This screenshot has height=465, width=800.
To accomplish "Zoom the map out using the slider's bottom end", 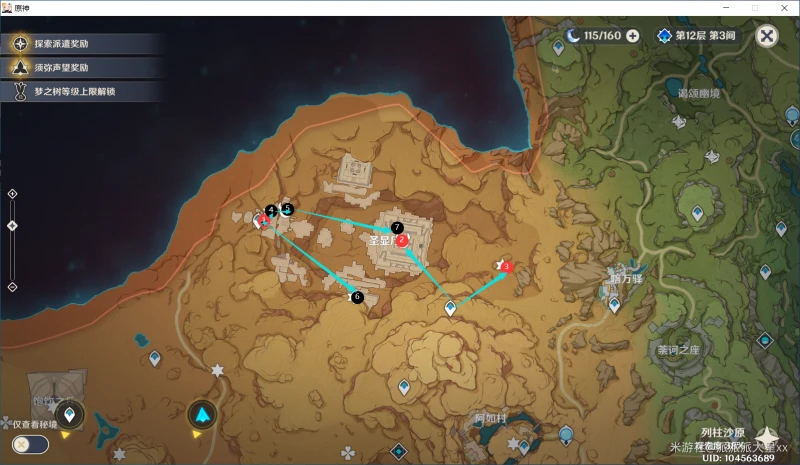I will pyautogui.click(x=12, y=287).
